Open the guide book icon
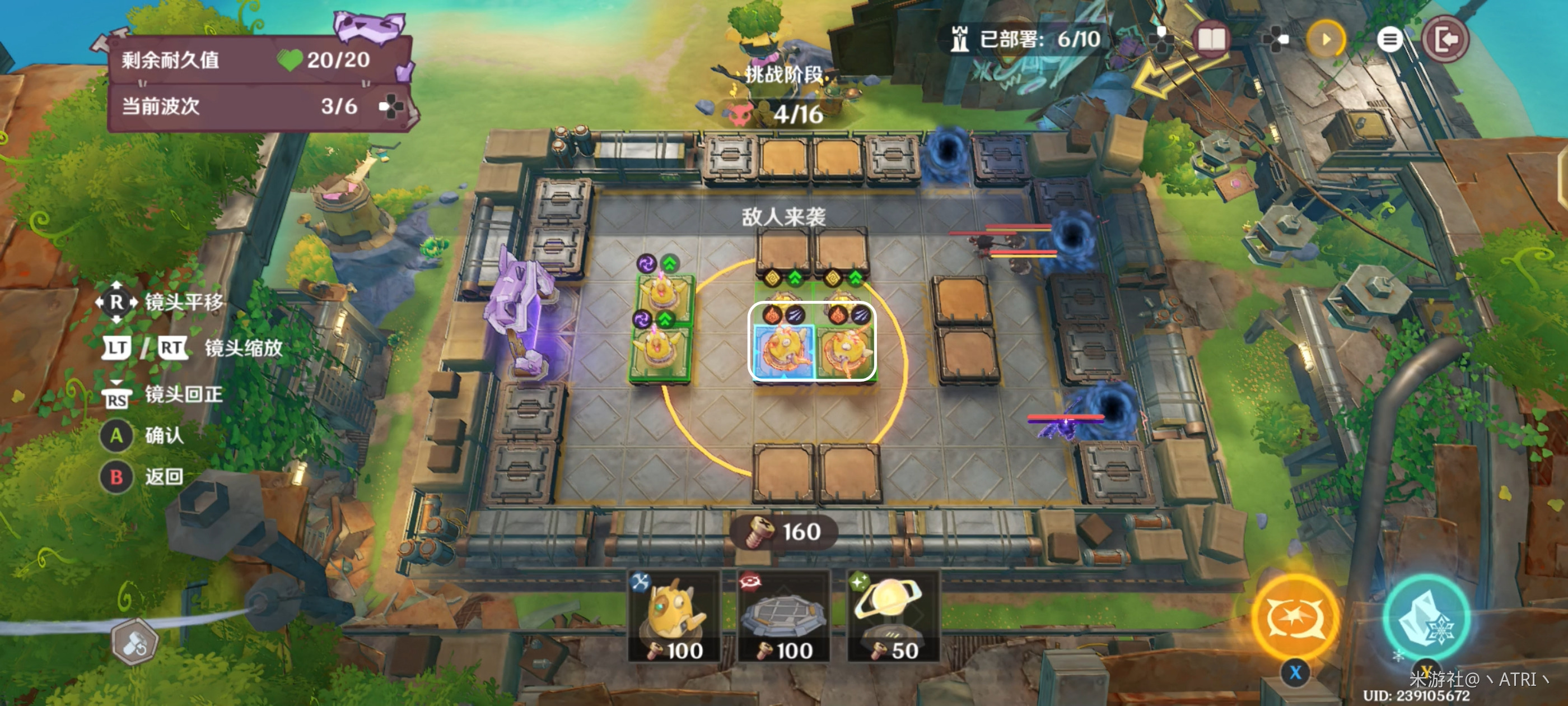 (1211, 40)
